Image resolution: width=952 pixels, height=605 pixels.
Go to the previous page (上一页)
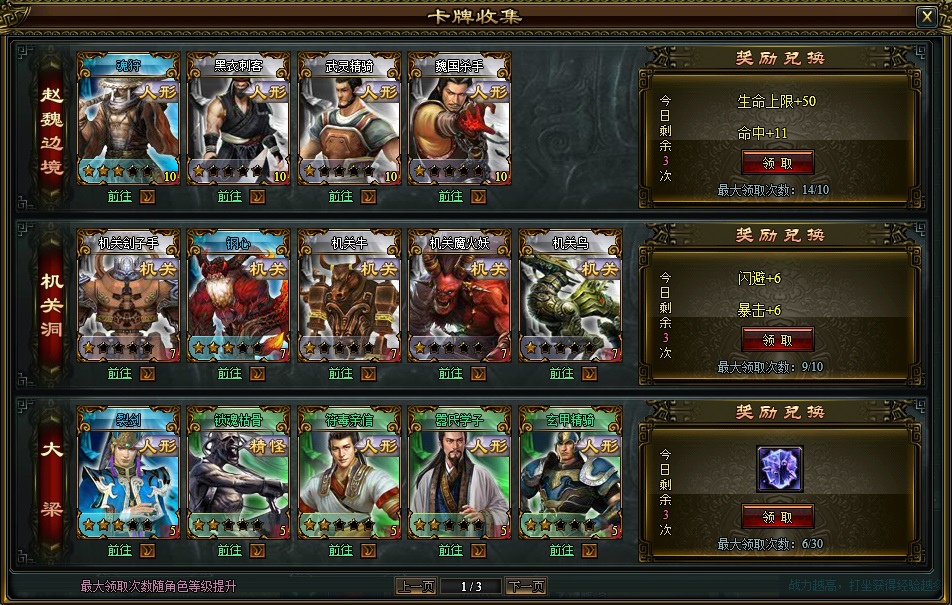point(416,586)
